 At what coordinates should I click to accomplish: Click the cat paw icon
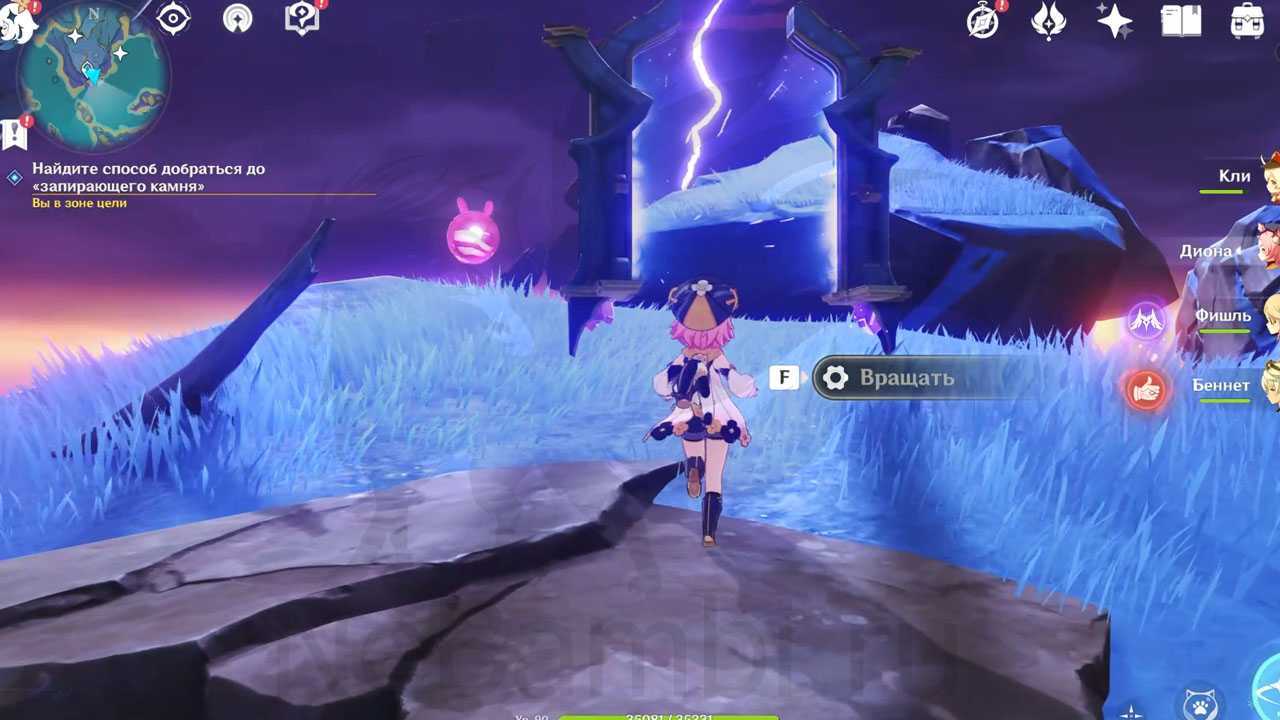tap(1198, 704)
